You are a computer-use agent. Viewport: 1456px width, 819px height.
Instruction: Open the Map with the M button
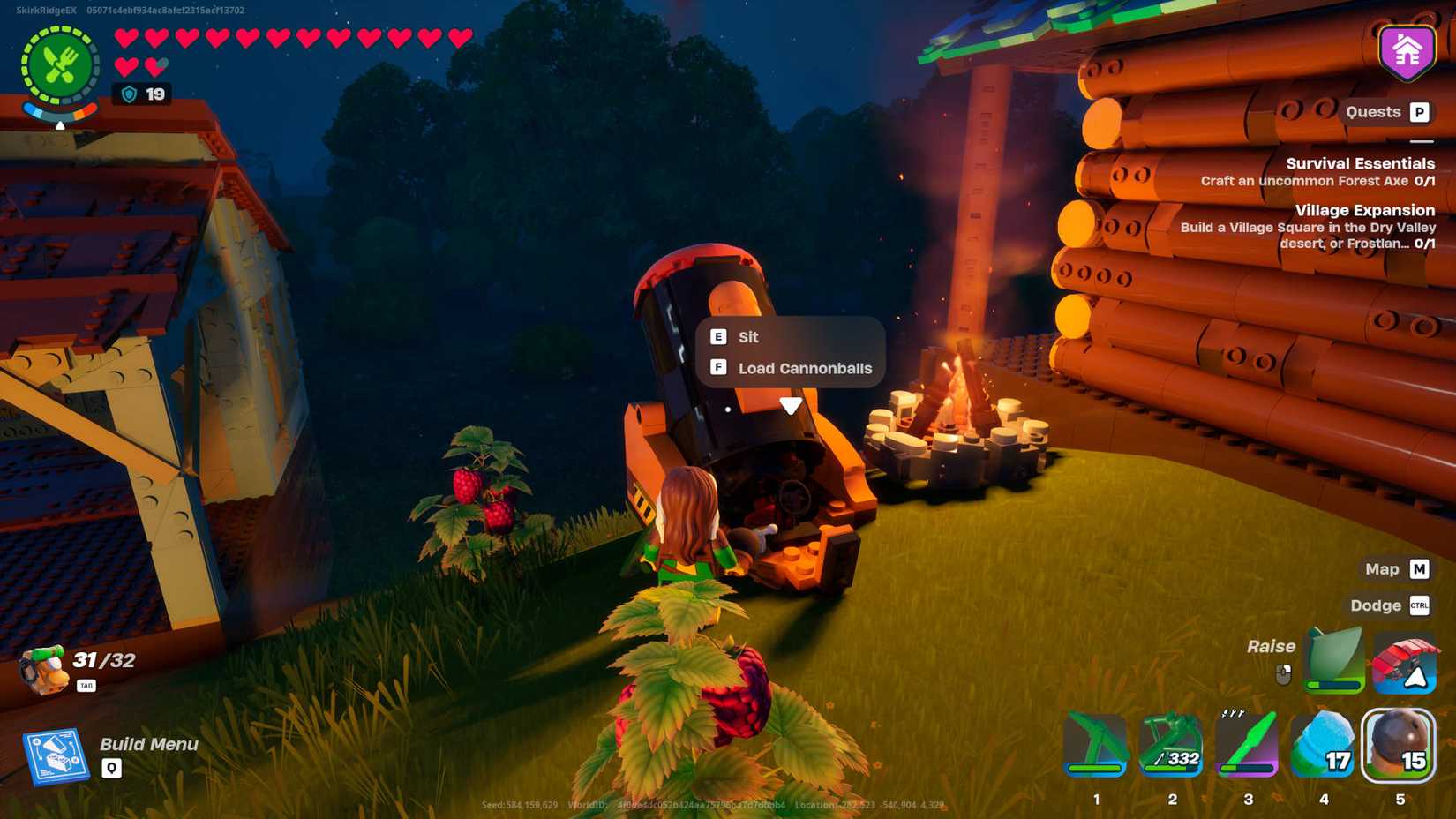click(1418, 569)
